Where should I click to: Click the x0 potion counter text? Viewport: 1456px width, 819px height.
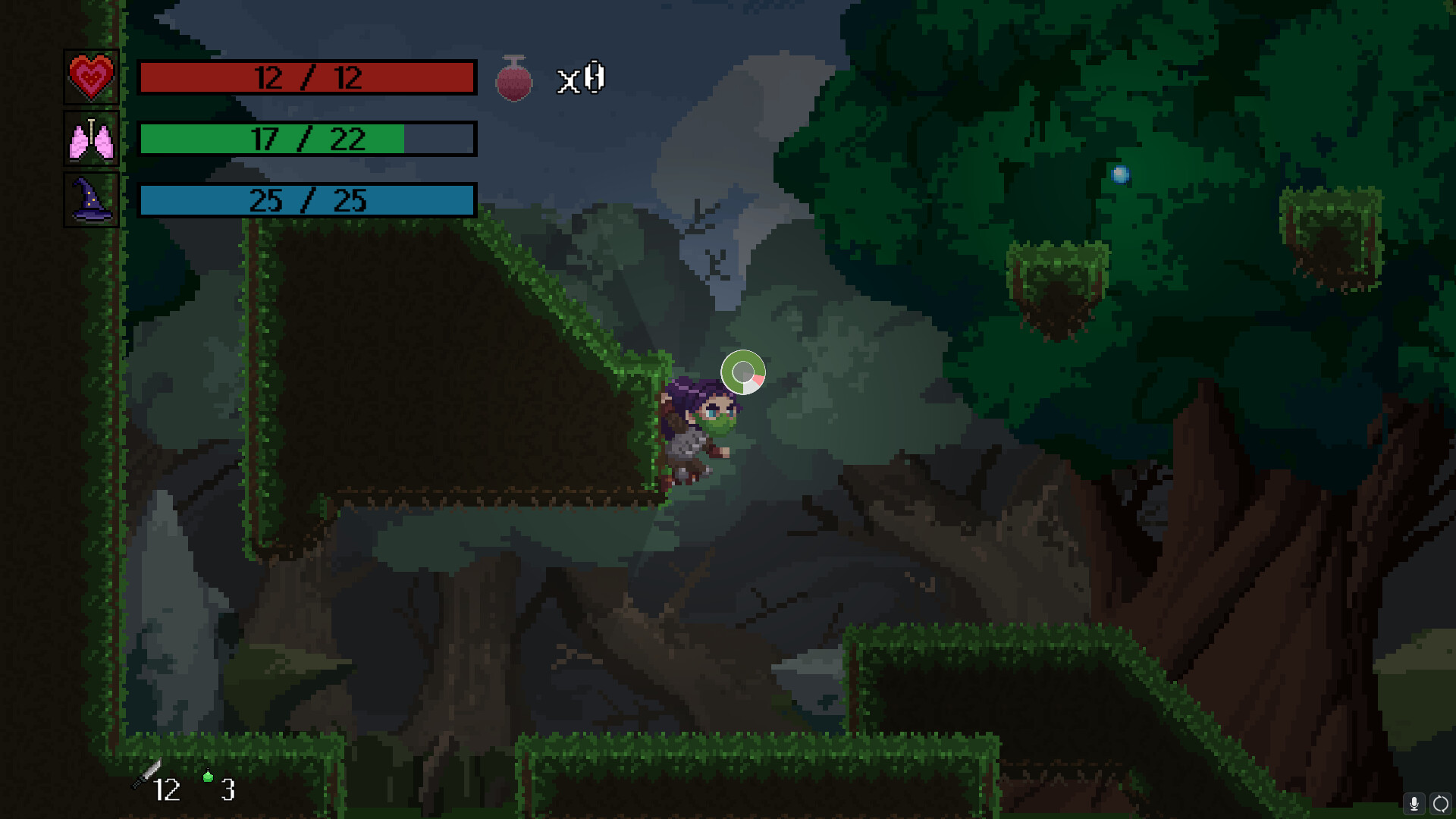pyautogui.click(x=582, y=77)
